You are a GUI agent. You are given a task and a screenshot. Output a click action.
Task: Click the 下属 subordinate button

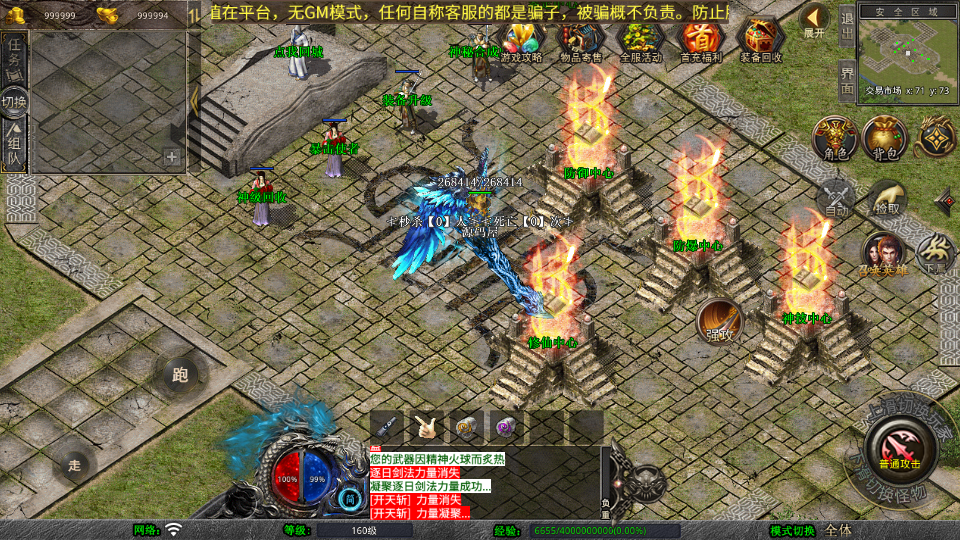(x=935, y=253)
